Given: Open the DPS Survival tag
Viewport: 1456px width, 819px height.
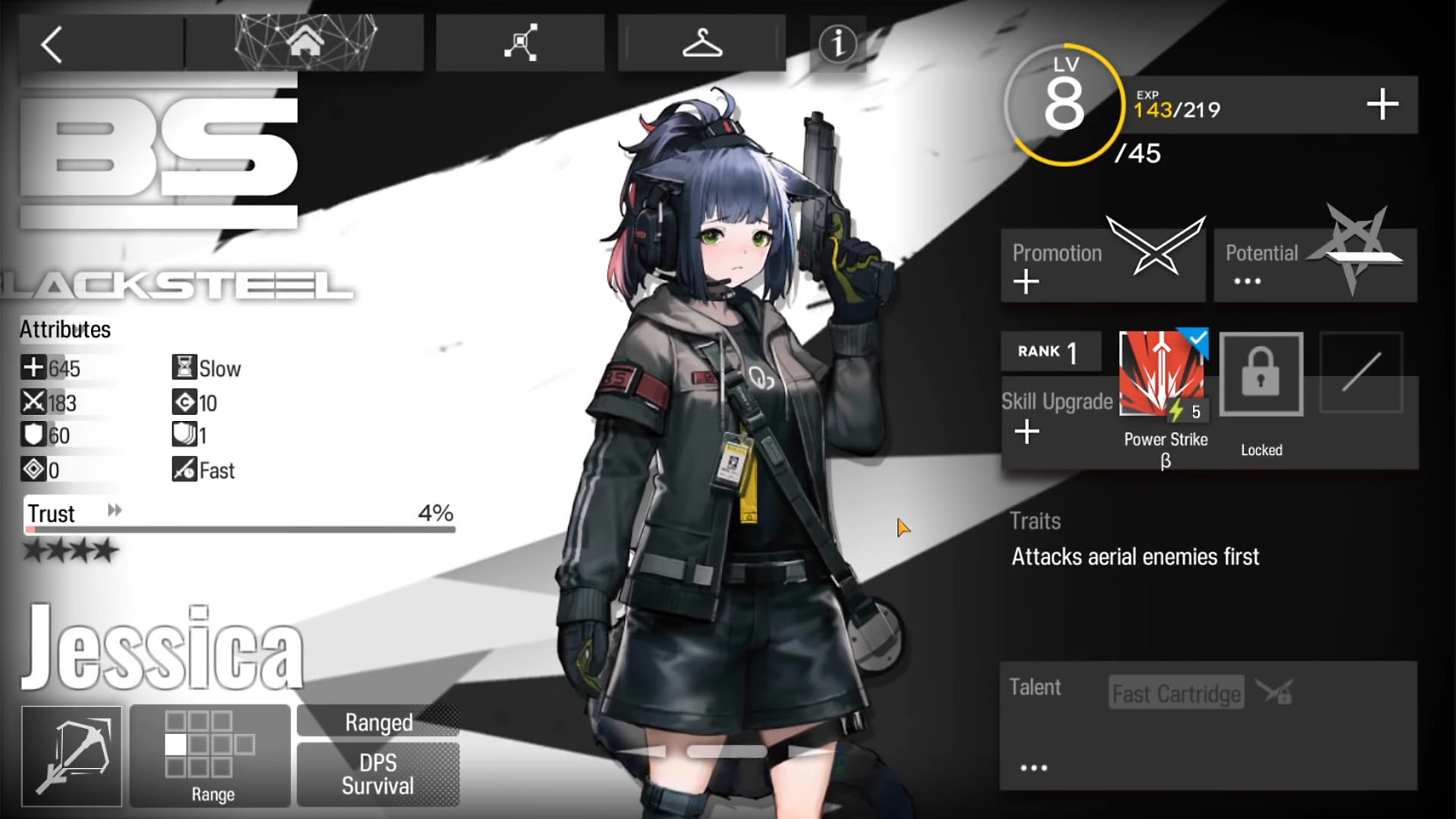Looking at the screenshot, I should pos(377,773).
